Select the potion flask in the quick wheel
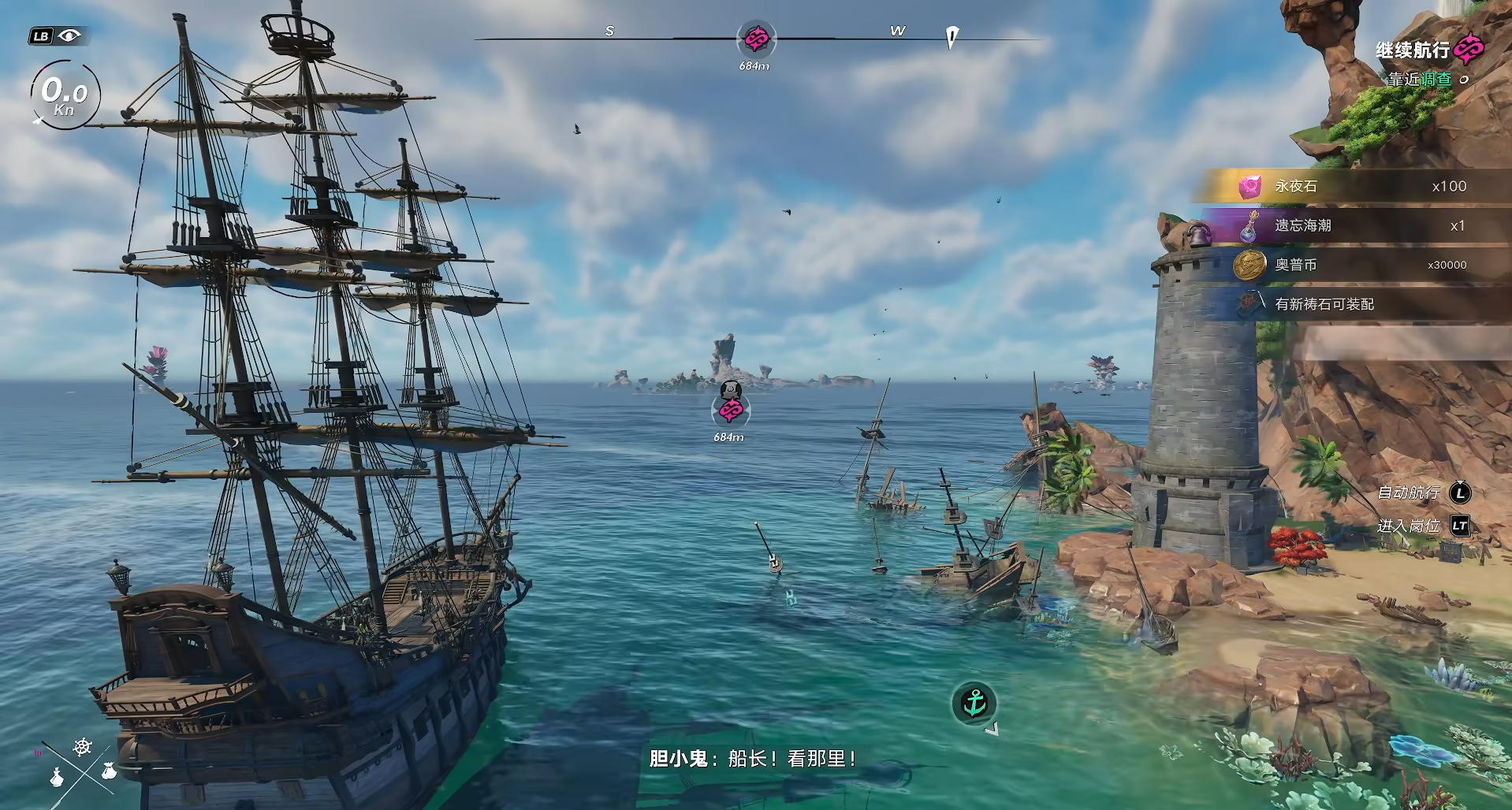 tap(57, 778)
